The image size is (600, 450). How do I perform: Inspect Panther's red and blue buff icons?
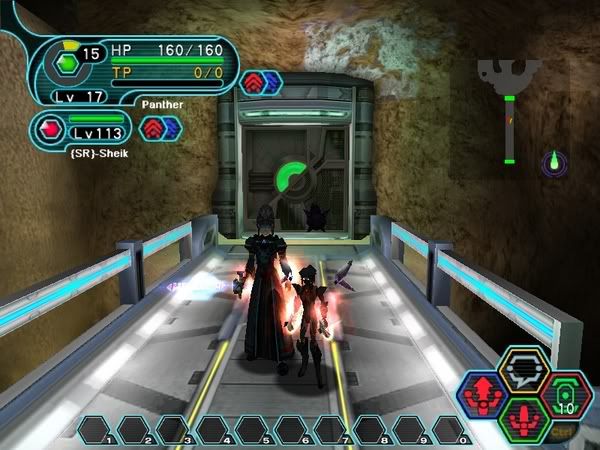click(260, 82)
